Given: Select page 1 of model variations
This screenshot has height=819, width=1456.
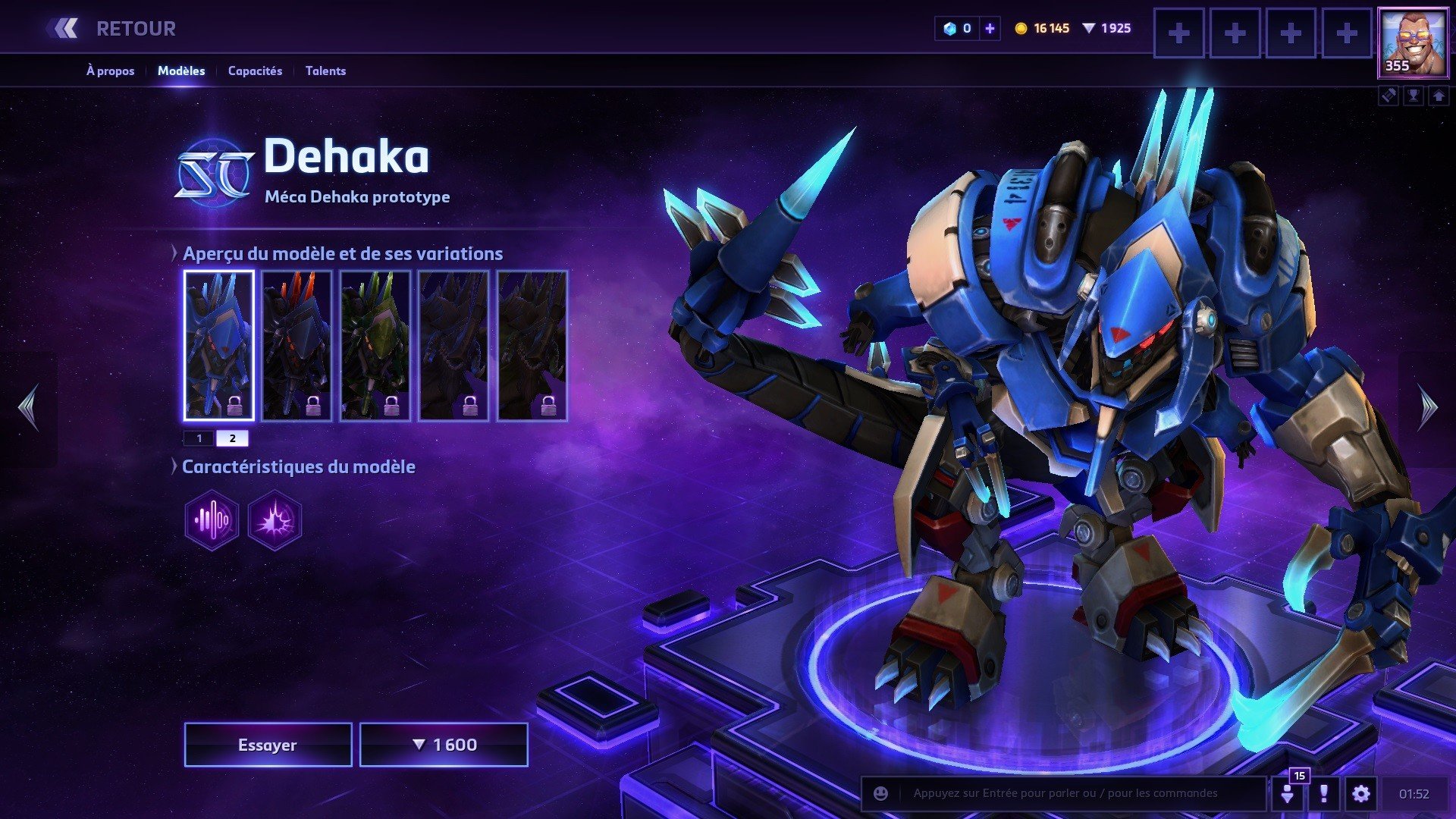Looking at the screenshot, I should (199, 438).
